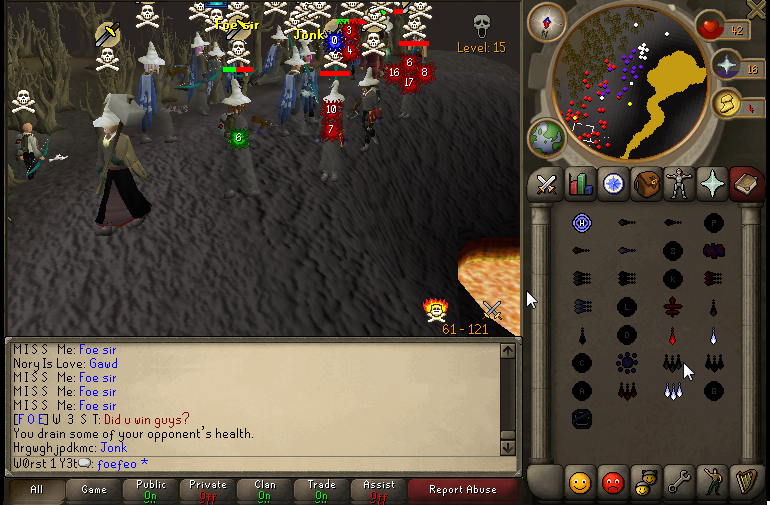Open the world map globe
Viewport: 770px width, 505px height.
(547, 136)
